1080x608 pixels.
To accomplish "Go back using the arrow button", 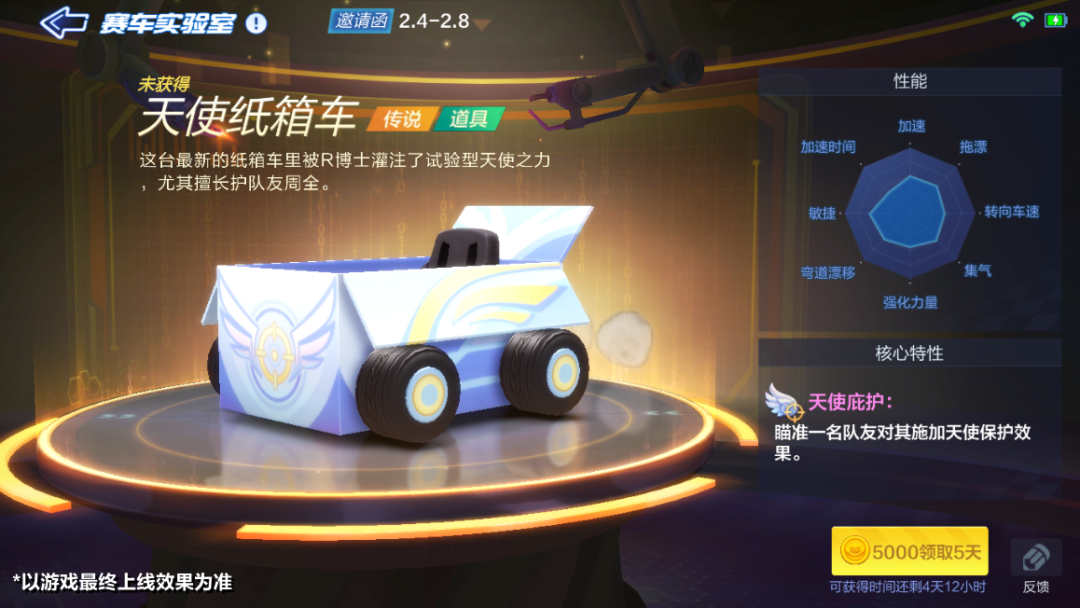I will (x=64, y=22).
